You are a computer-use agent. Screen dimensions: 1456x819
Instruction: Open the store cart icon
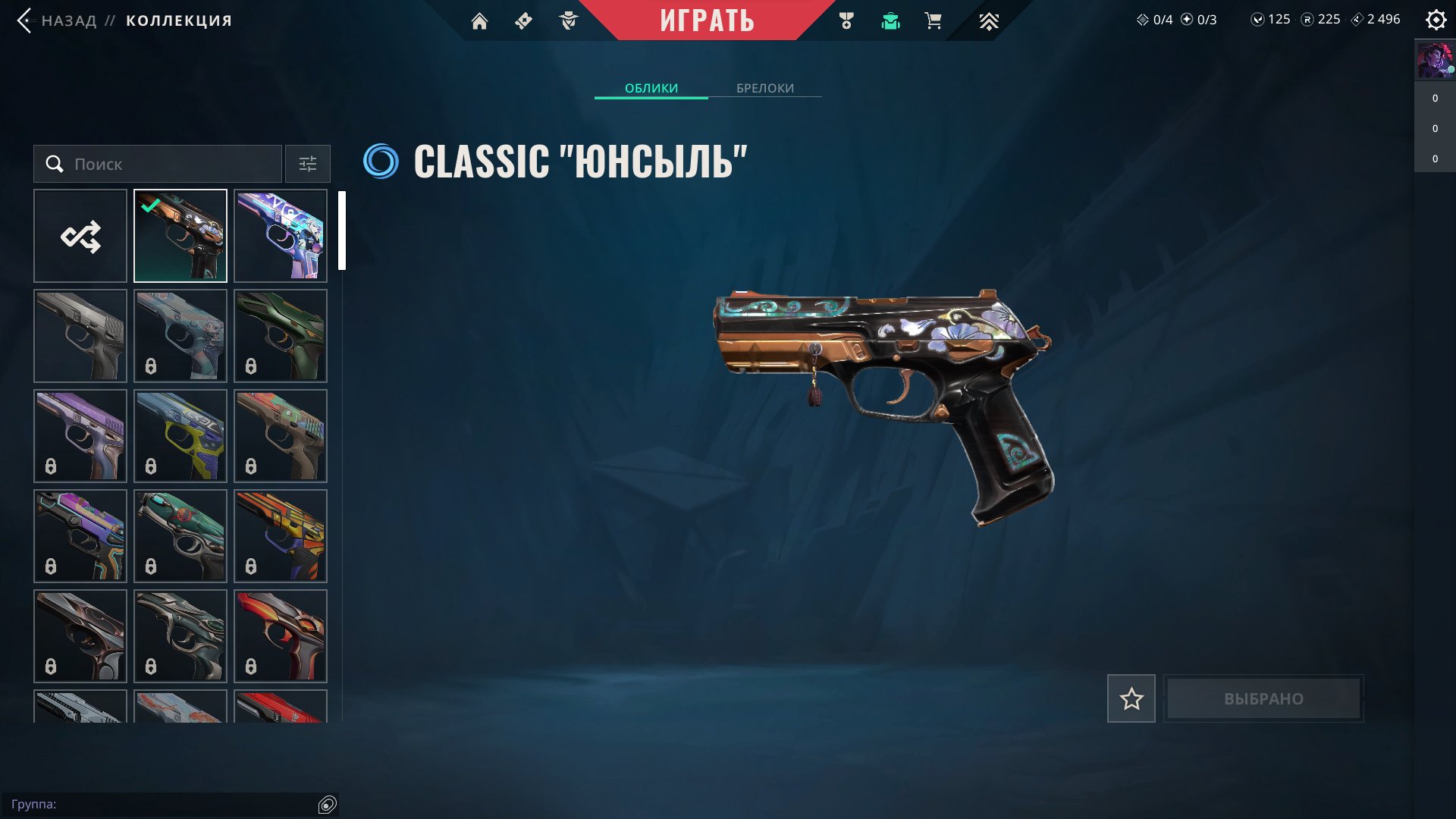[x=933, y=21]
